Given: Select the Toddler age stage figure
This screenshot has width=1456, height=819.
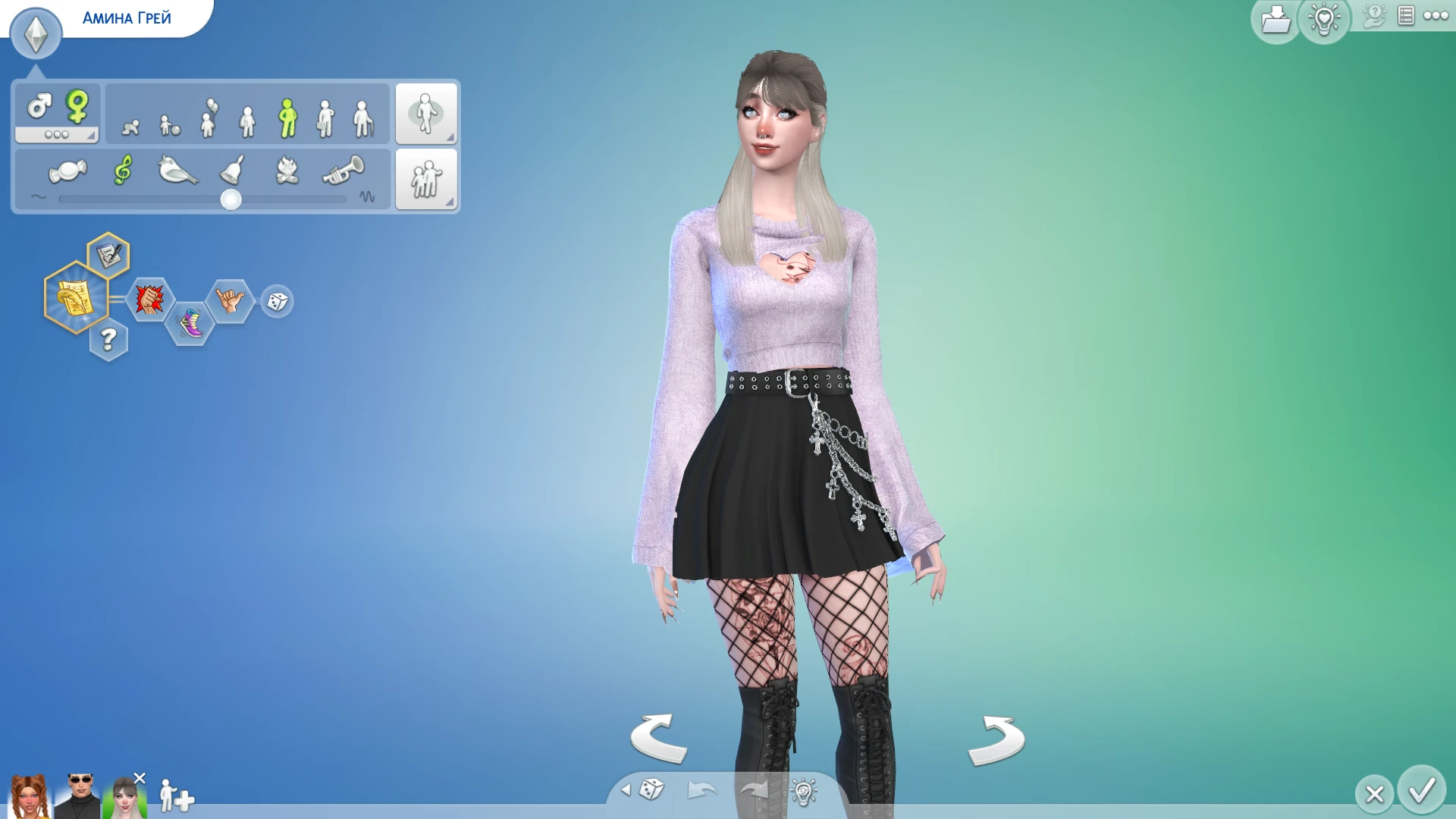Looking at the screenshot, I should 165,118.
